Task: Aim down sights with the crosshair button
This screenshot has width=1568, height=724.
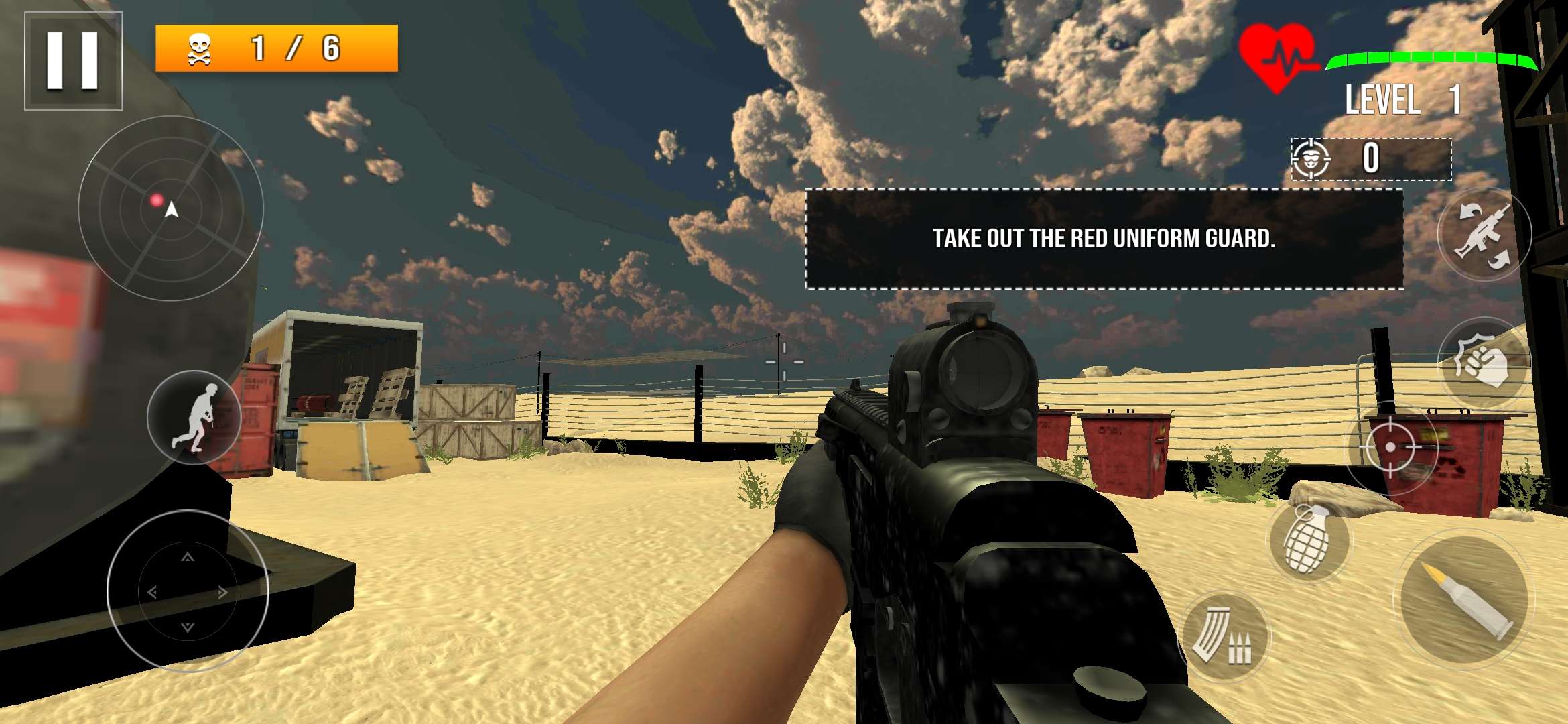Action: pyautogui.click(x=1391, y=446)
